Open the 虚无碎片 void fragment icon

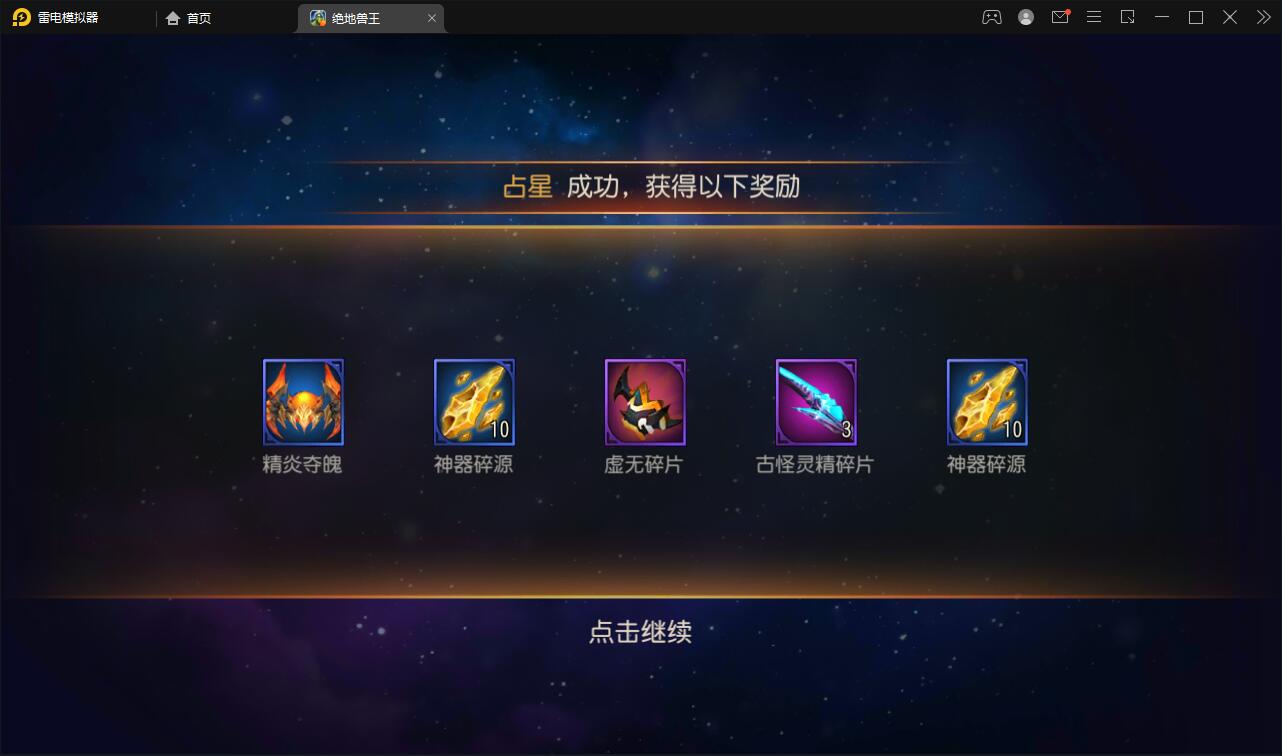click(644, 402)
